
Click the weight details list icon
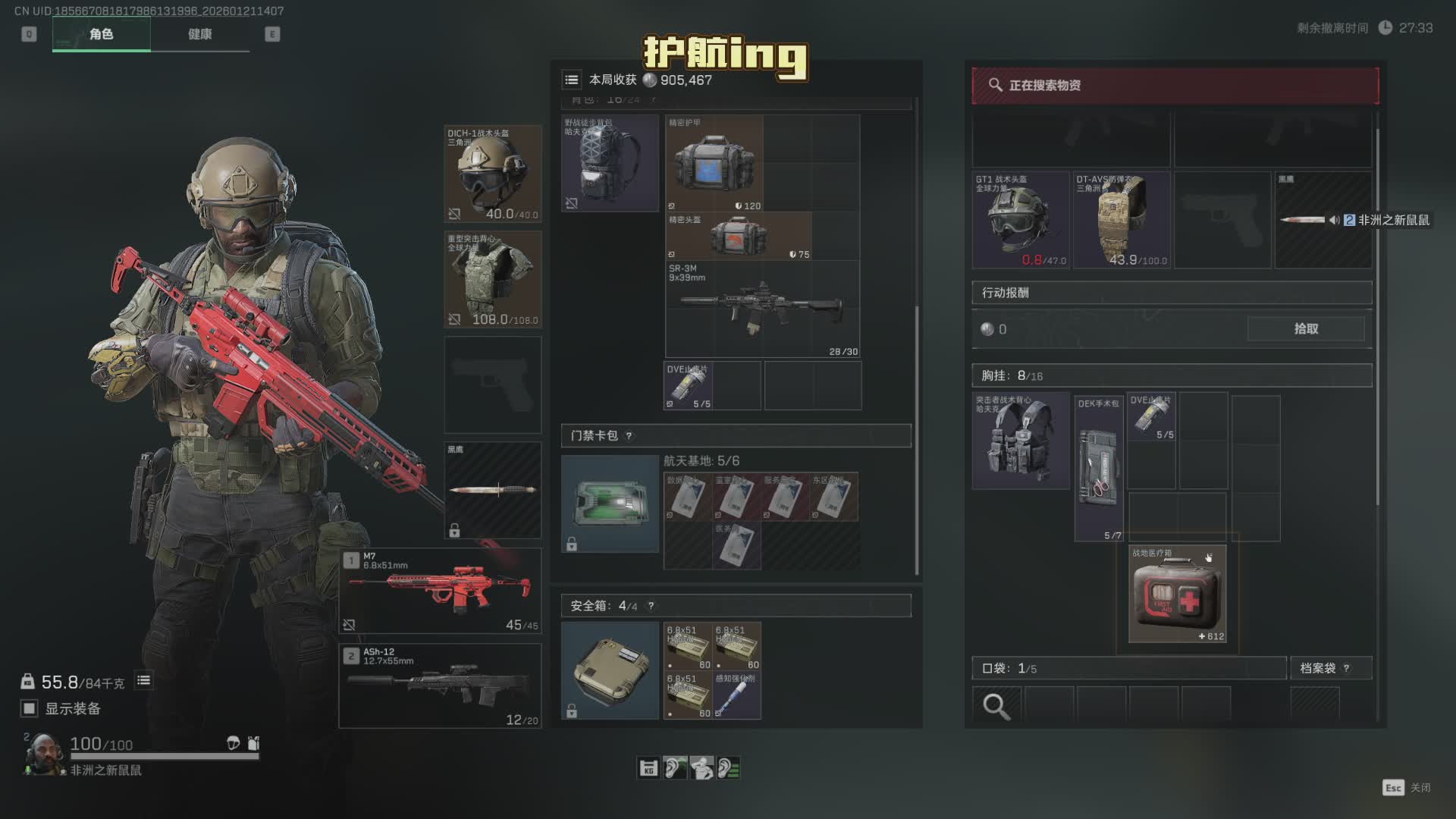[x=143, y=681]
